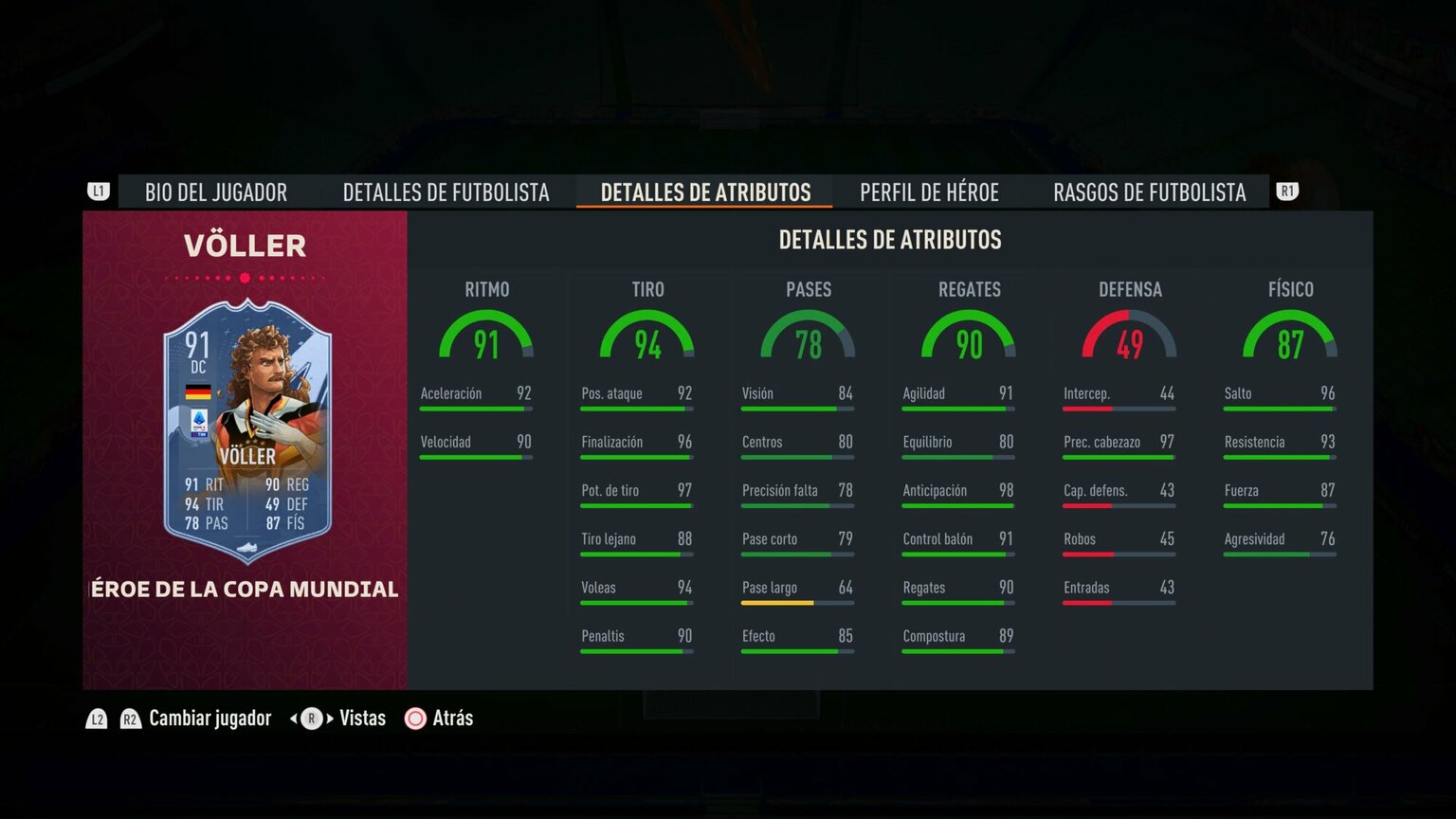Viewport: 1456px width, 819px height.
Task: Open the Detalles de Futbolista tab
Action: 446,191
